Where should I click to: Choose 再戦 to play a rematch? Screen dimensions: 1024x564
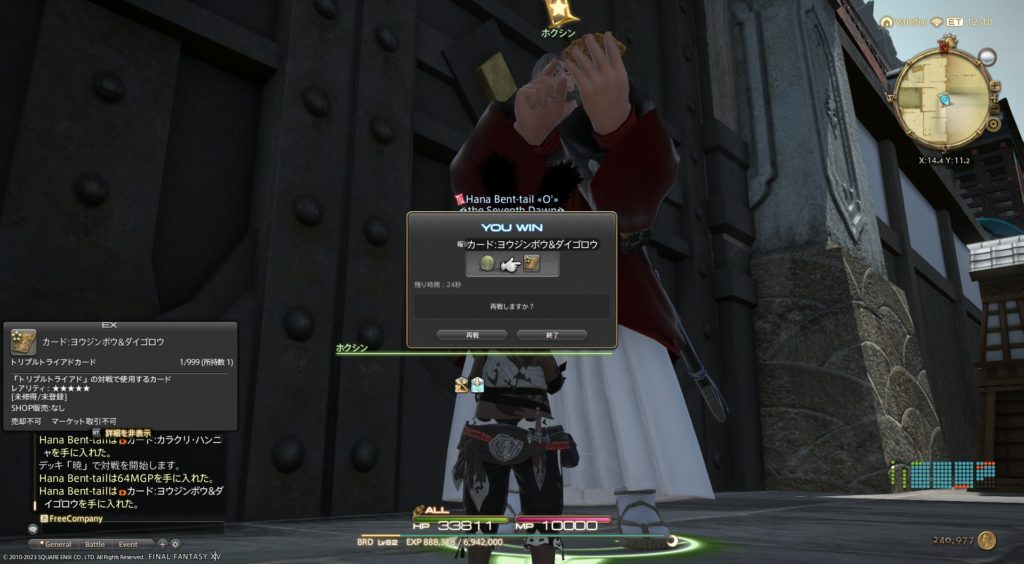[x=473, y=335]
